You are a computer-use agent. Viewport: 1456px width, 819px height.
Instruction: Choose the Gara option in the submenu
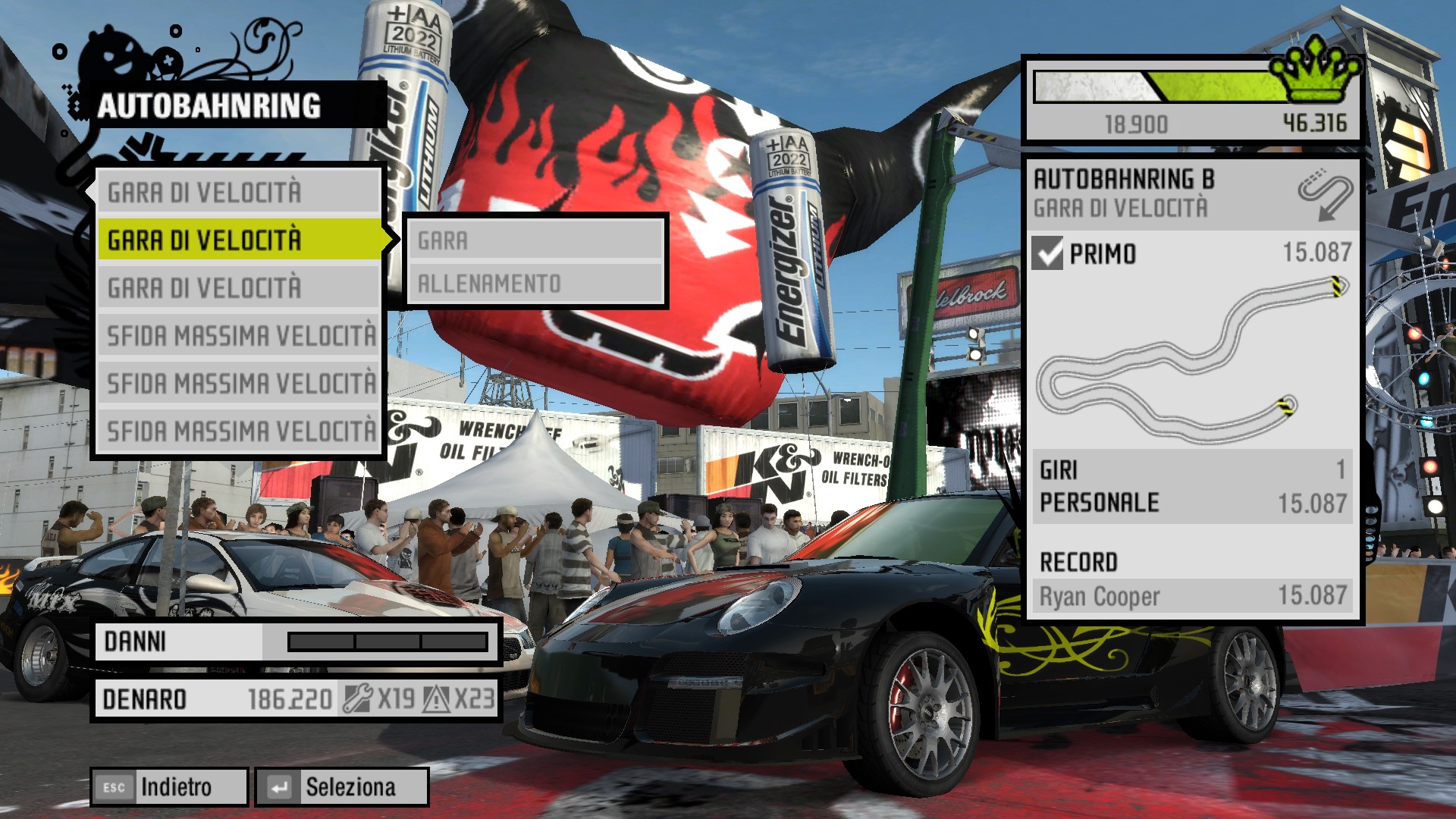(x=535, y=241)
